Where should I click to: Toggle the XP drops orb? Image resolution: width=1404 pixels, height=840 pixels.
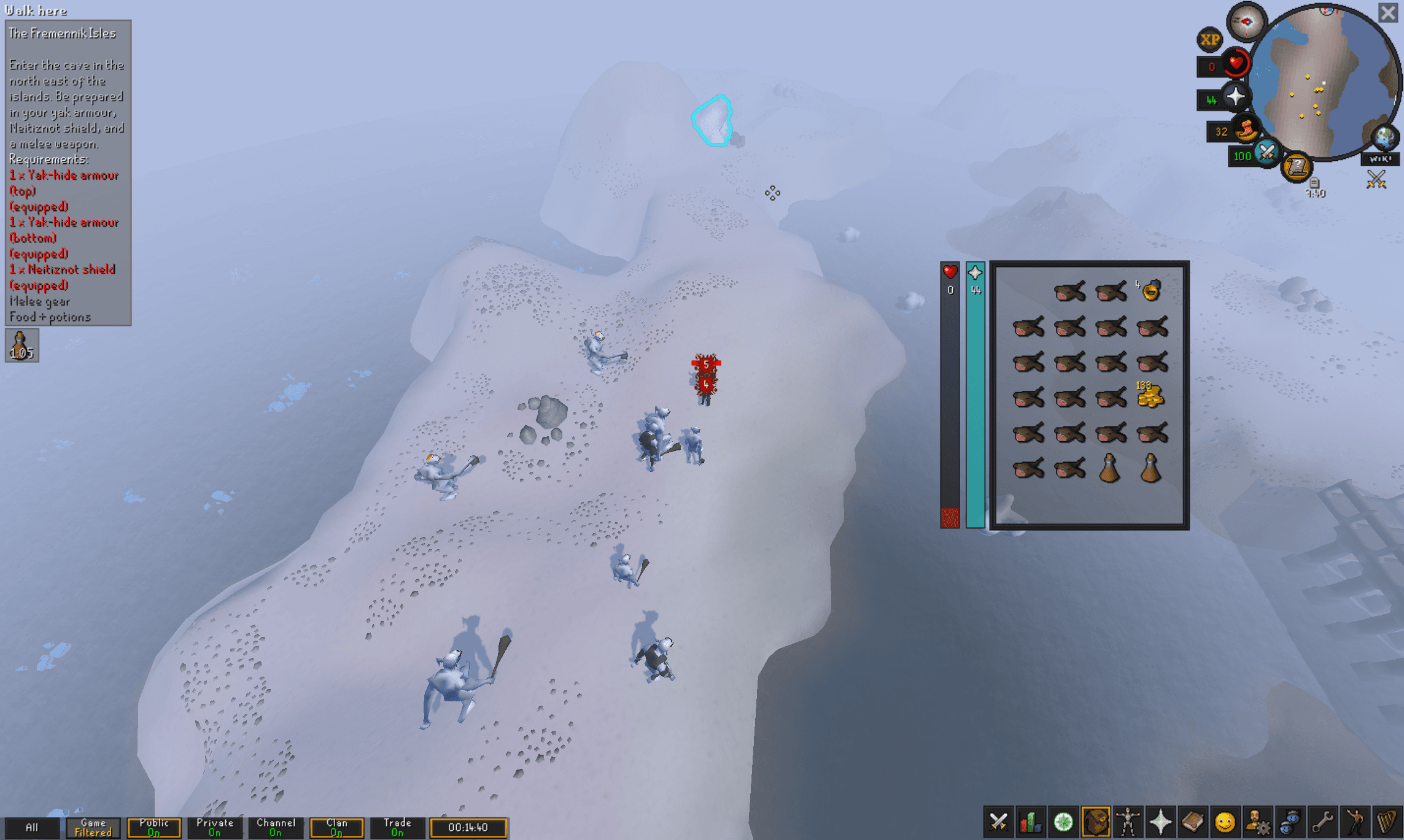[1209, 40]
